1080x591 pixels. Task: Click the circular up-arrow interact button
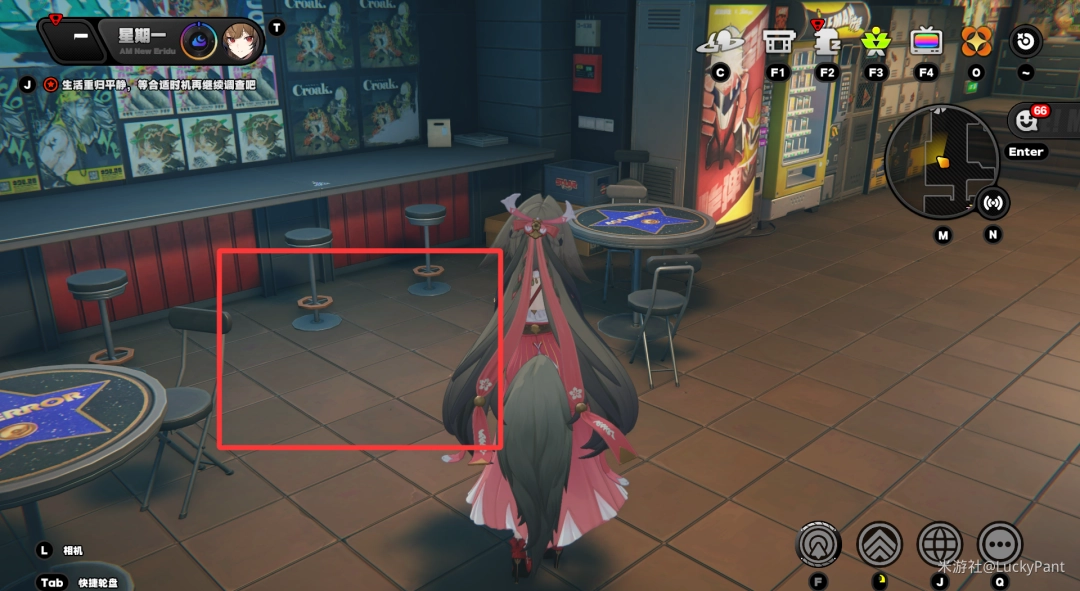(x=819, y=545)
